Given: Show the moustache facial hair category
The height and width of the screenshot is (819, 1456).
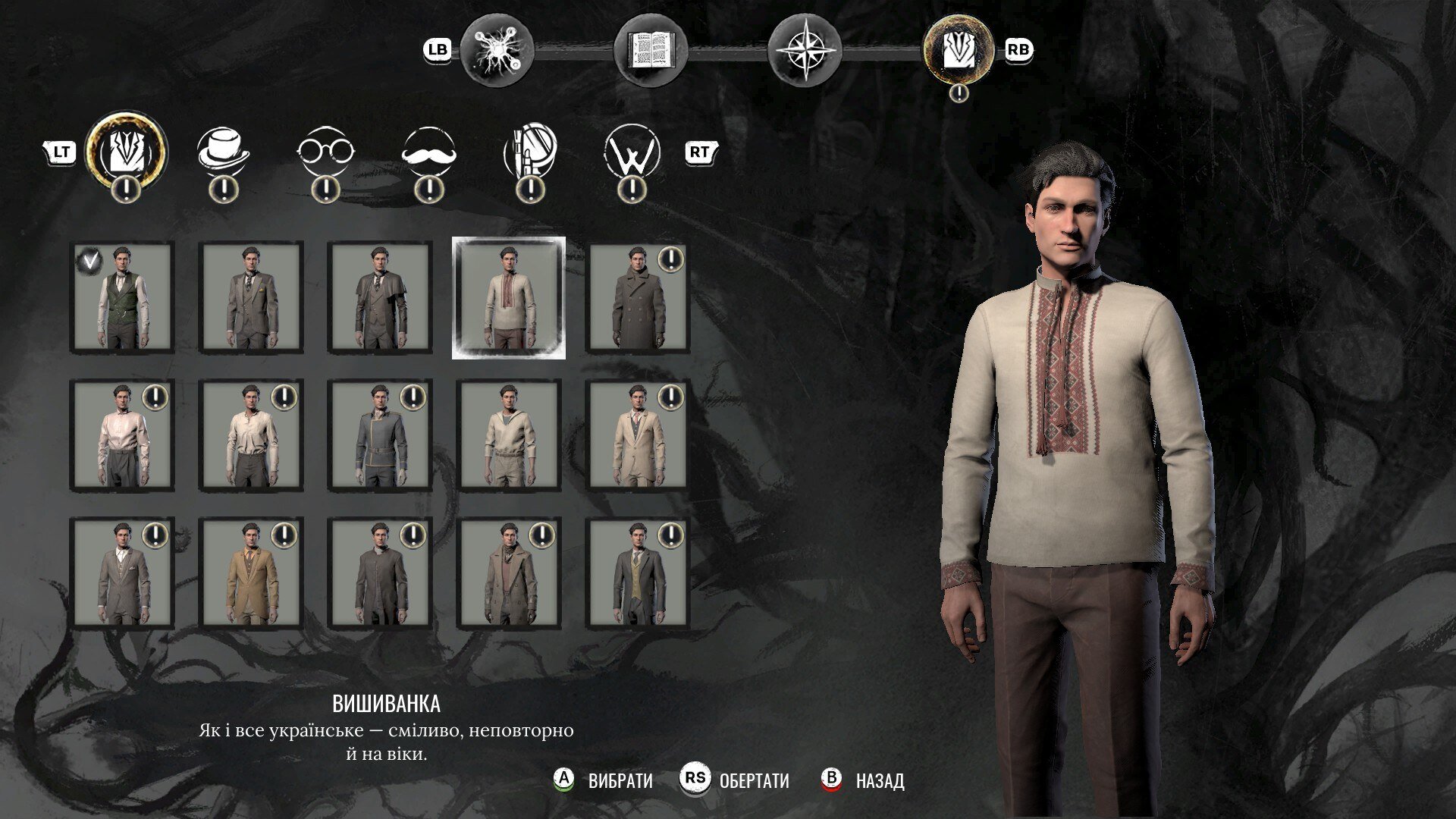Looking at the screenshot, I should [x=429, y=151].
